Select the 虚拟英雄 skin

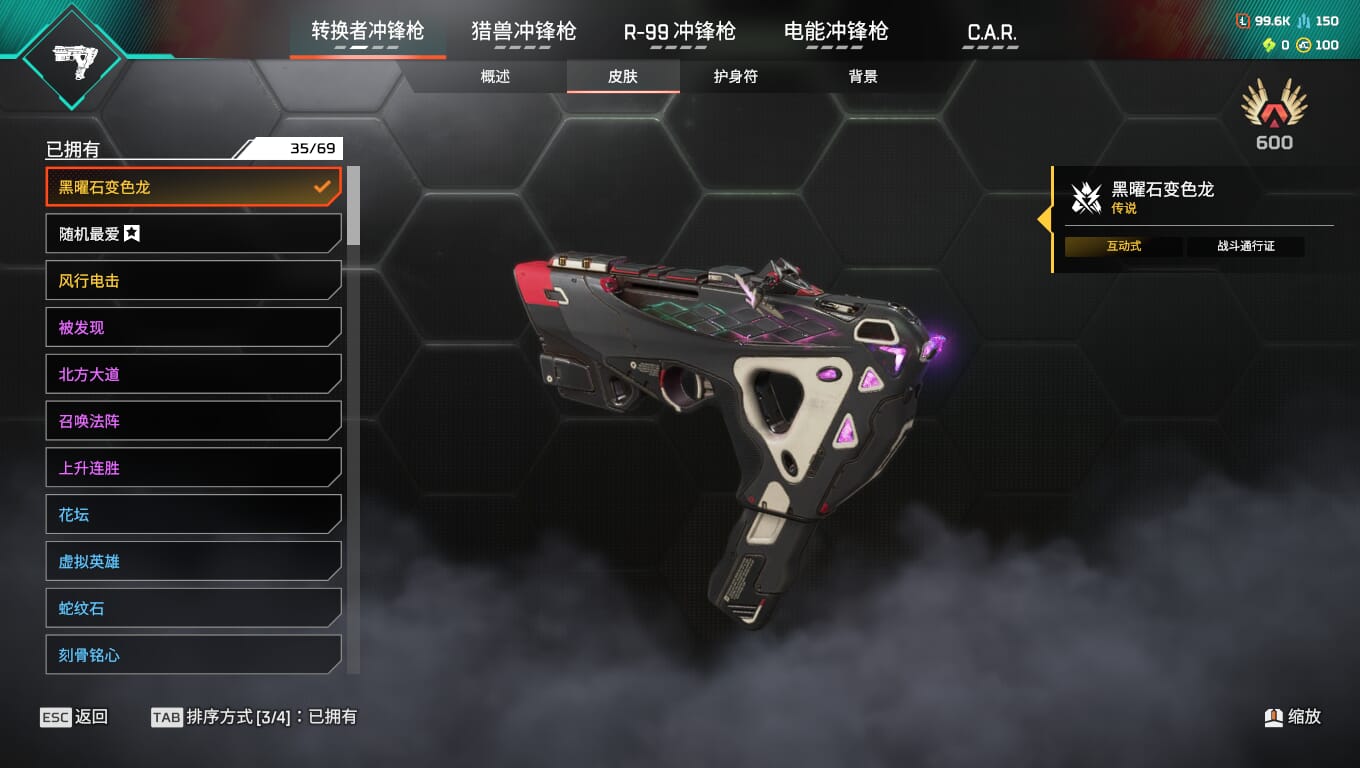point(193,561)
